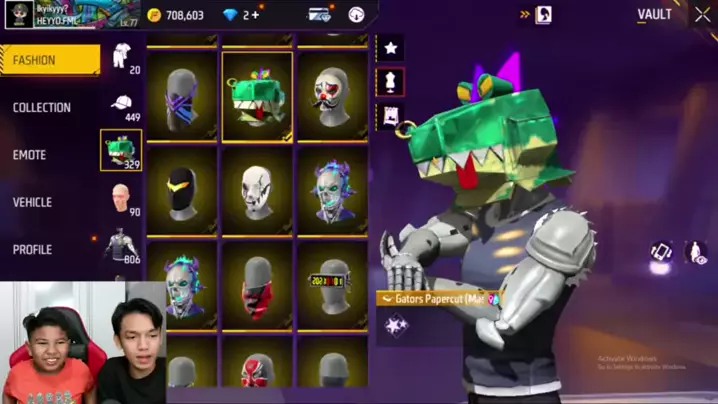Close the Vault screen
Image resolution: width=718 pixels, height=404 pixels.
click(702, 15)
